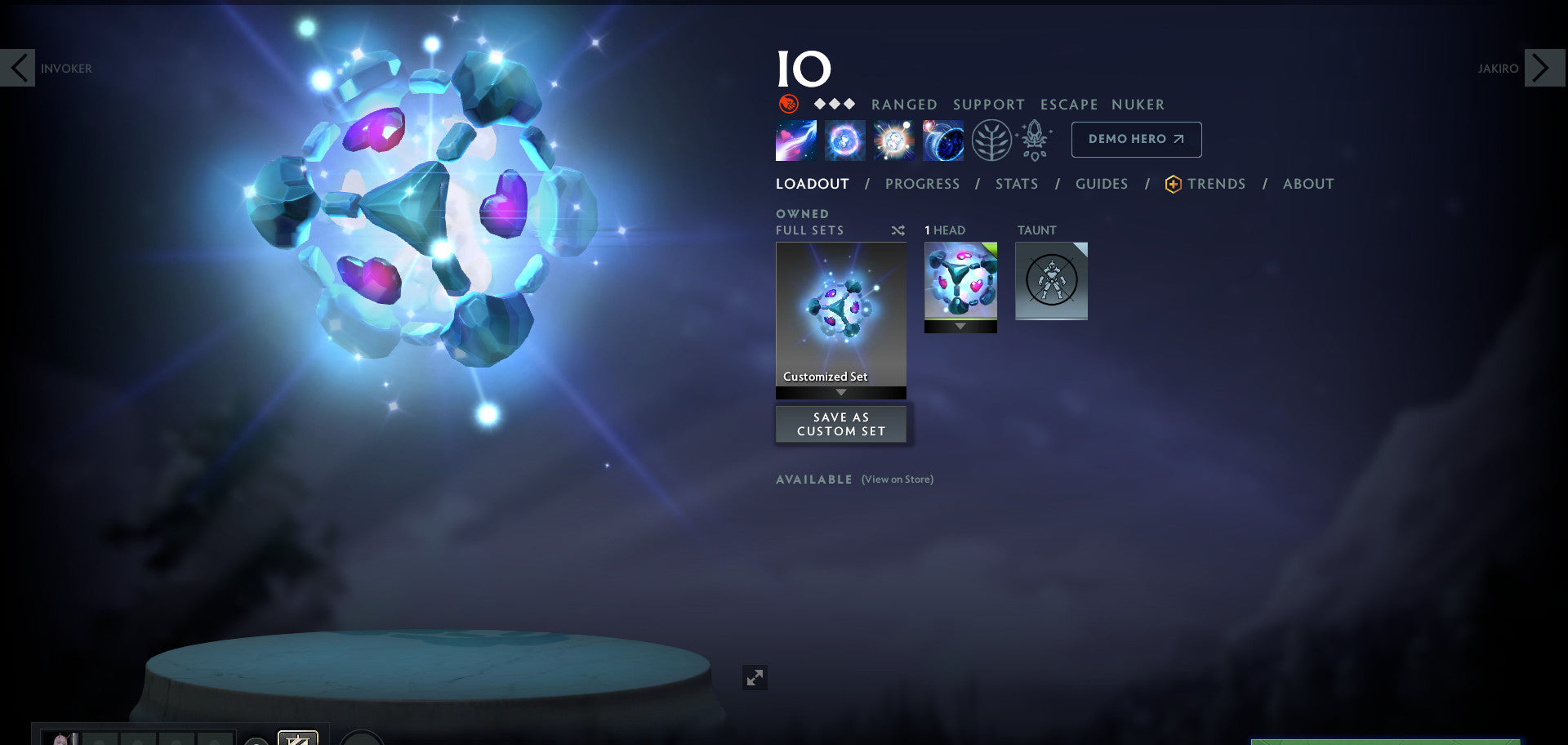The height and width of the screenshot is (745, 1568).
Task: View the Spirits ability icon
Action: tap(844, 140)
